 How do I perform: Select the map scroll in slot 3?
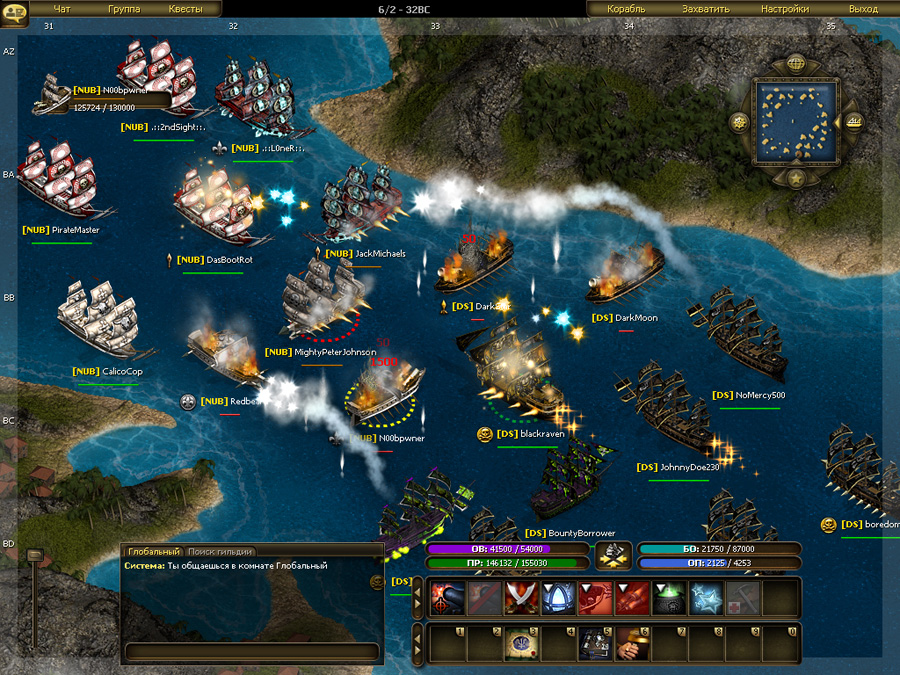pyautogui.click(x=519, y=642)
